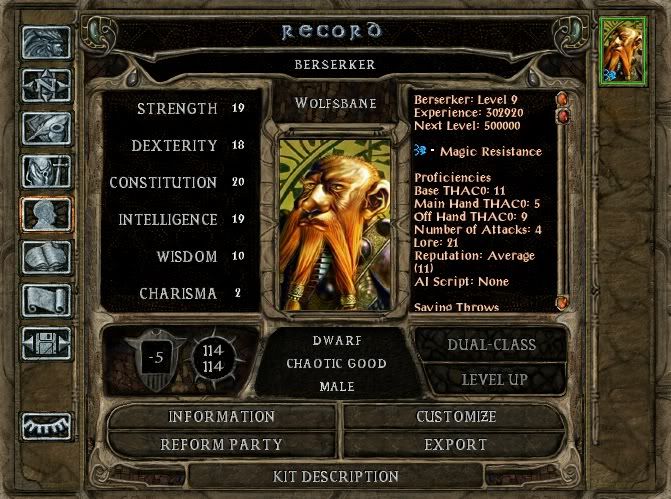Screen dimensions: 671x499
Task: Open the journal quill icon
Action: (x=46, y=128)
